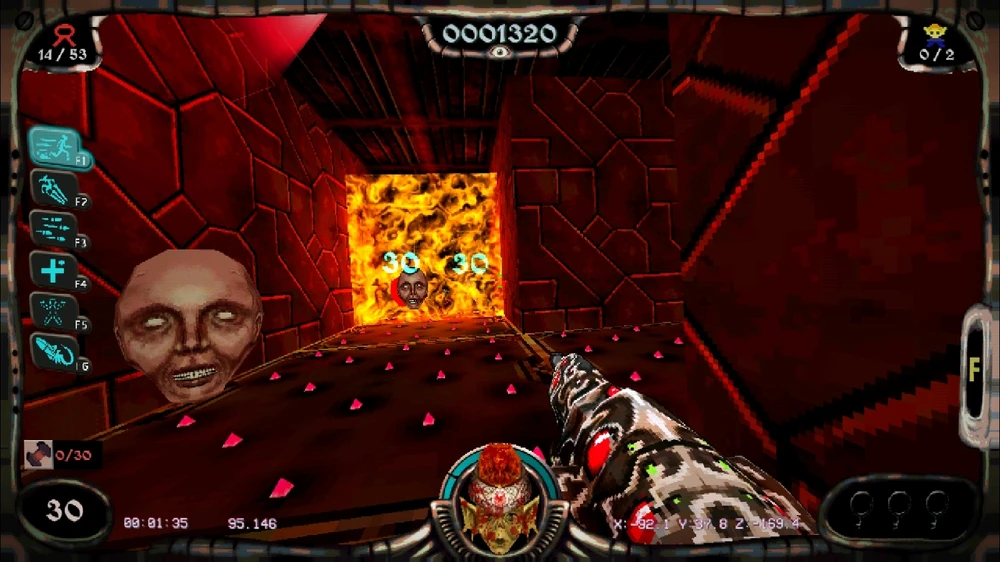The width and height of the screenshot is (1000, 562).
Task: Select the scorpion-shaped weapon ability icon
Action: click(x=53, y=351)
